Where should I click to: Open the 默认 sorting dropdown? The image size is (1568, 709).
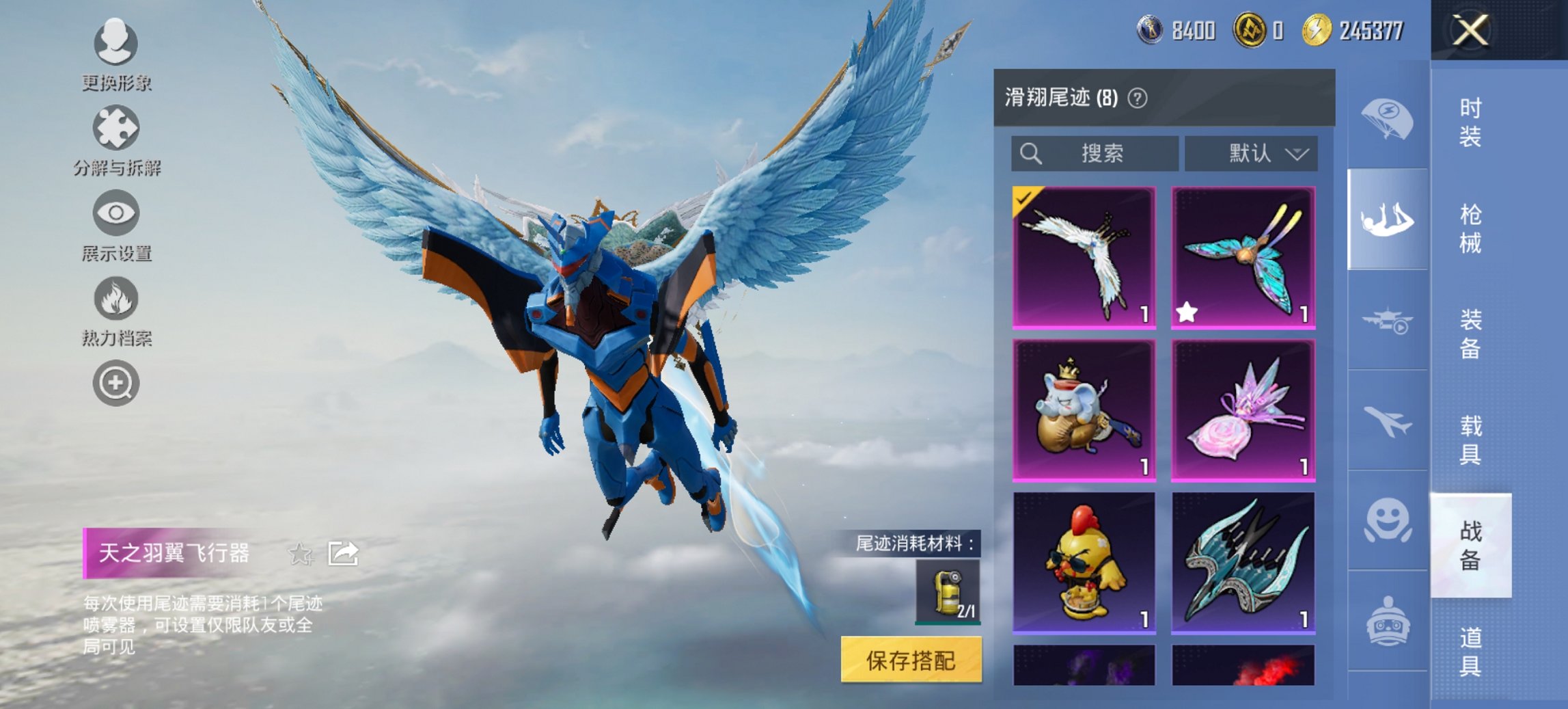pyautogui.click(x=1249, y=155)
